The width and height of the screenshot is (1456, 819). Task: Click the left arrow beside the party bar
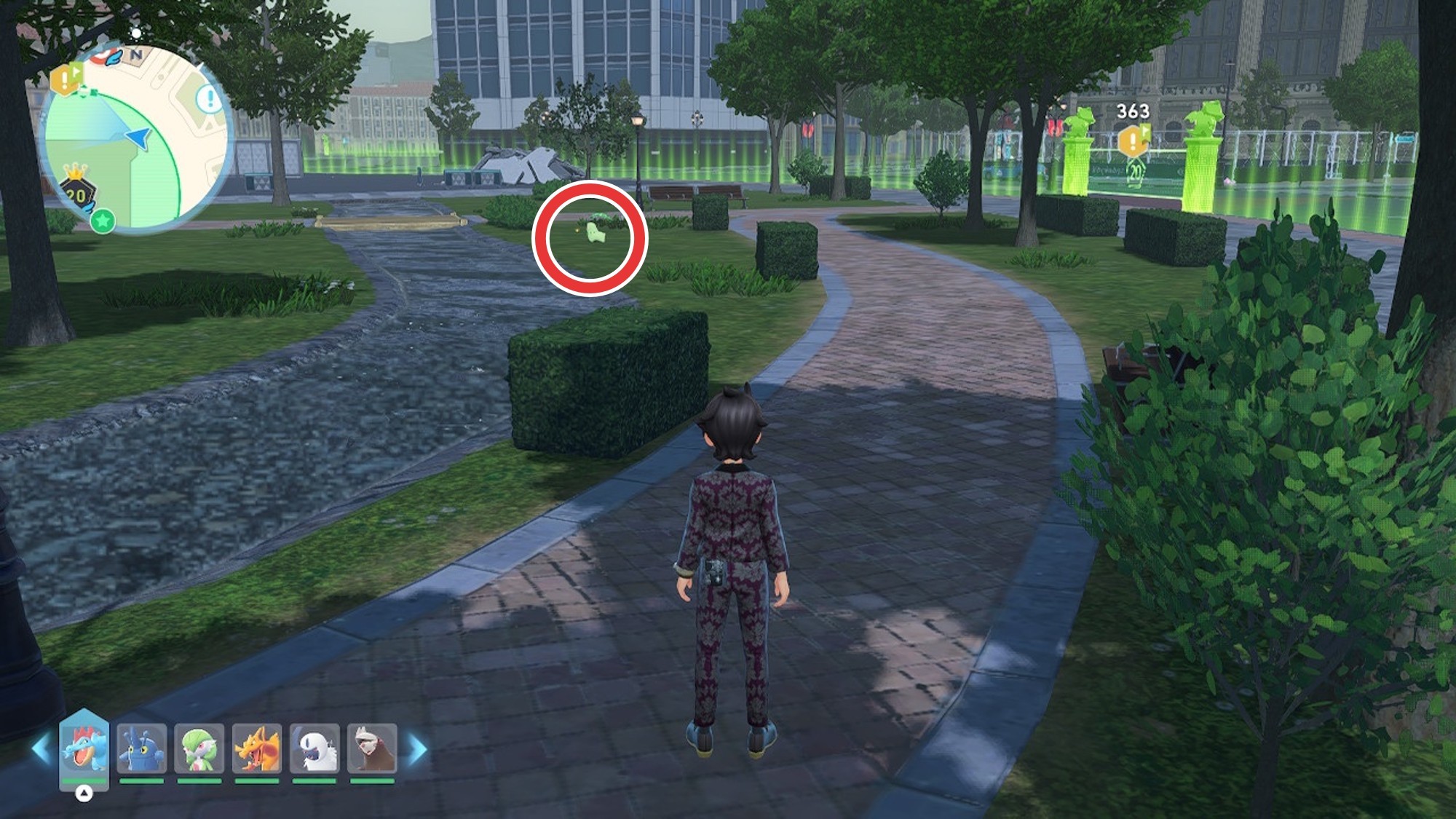[x=41, y=750]
